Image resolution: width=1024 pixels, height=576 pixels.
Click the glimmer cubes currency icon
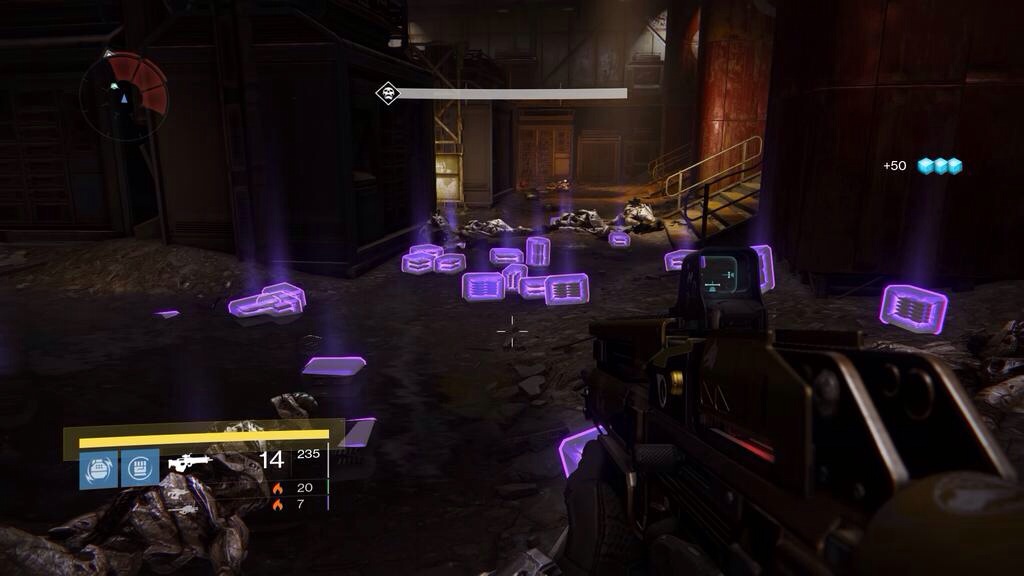pos(940,166)
